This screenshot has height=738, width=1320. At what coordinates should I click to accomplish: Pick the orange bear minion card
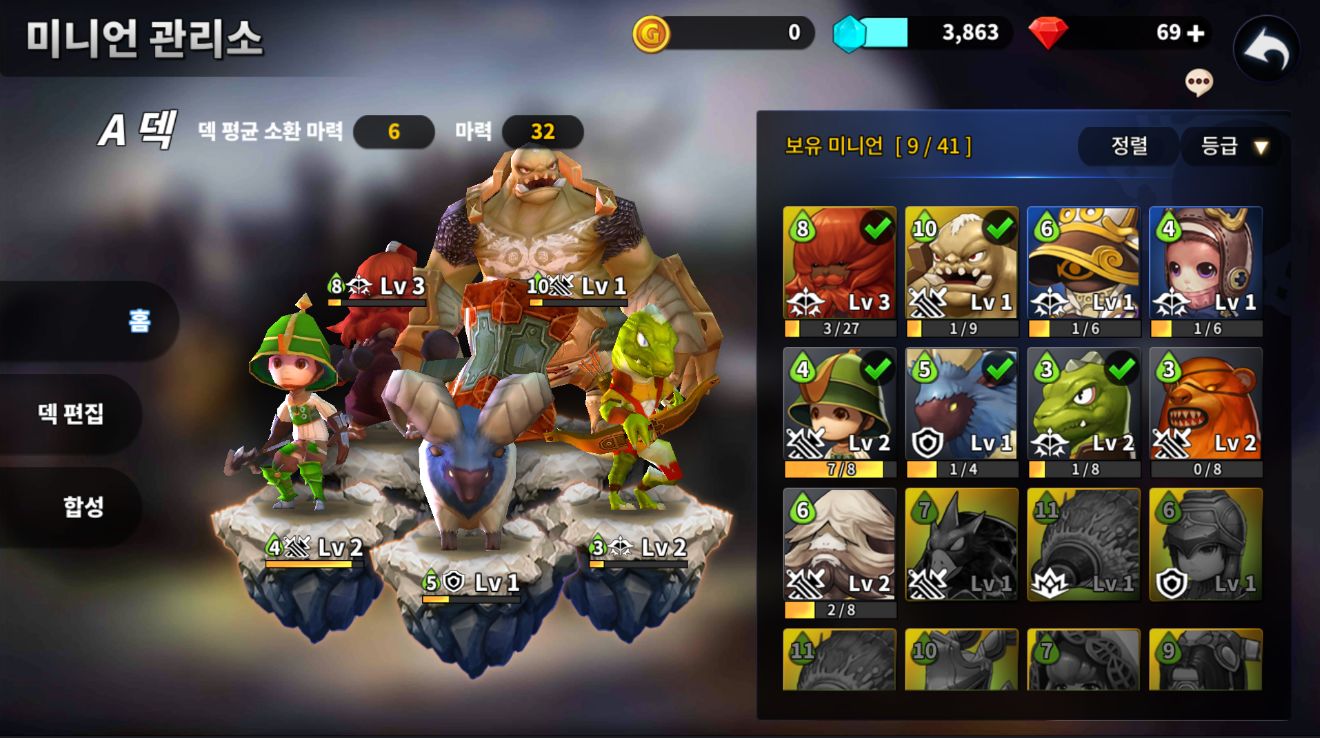(x=1205, y=403)
